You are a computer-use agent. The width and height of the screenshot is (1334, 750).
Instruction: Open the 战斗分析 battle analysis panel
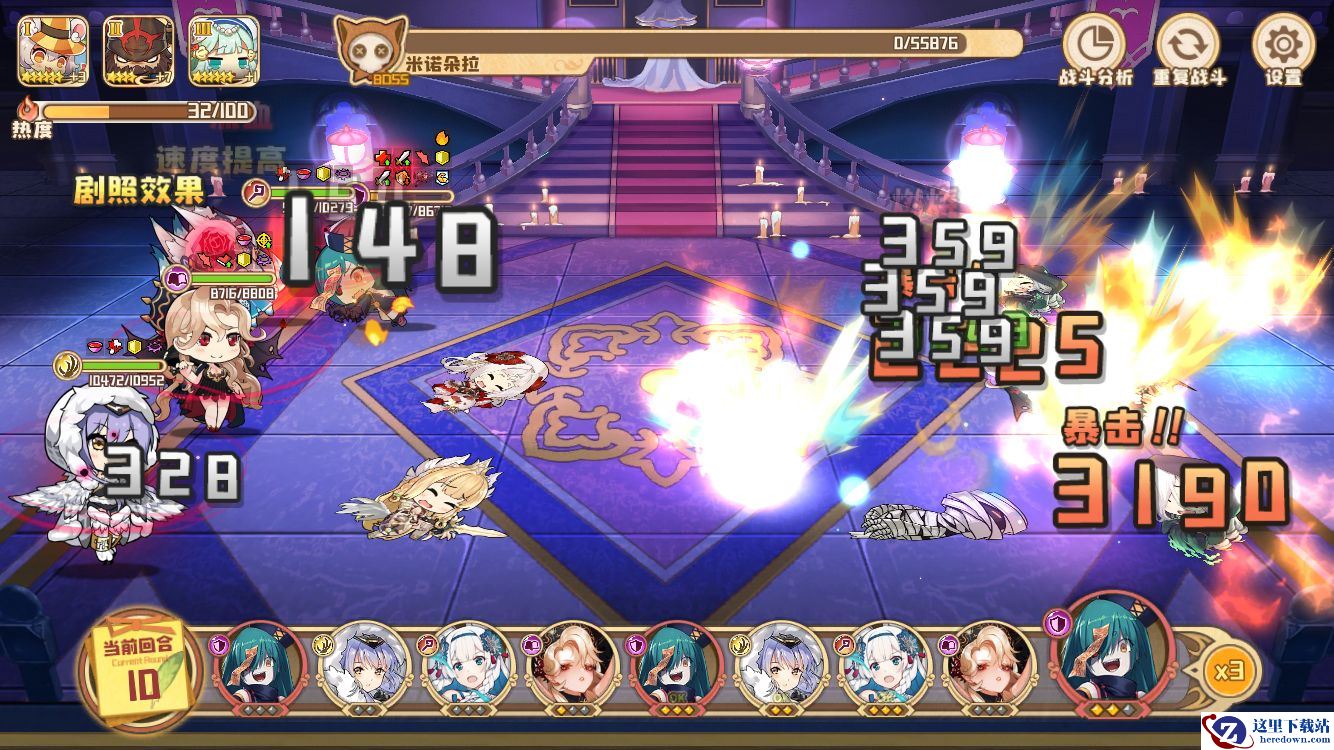coord(1094,45)
